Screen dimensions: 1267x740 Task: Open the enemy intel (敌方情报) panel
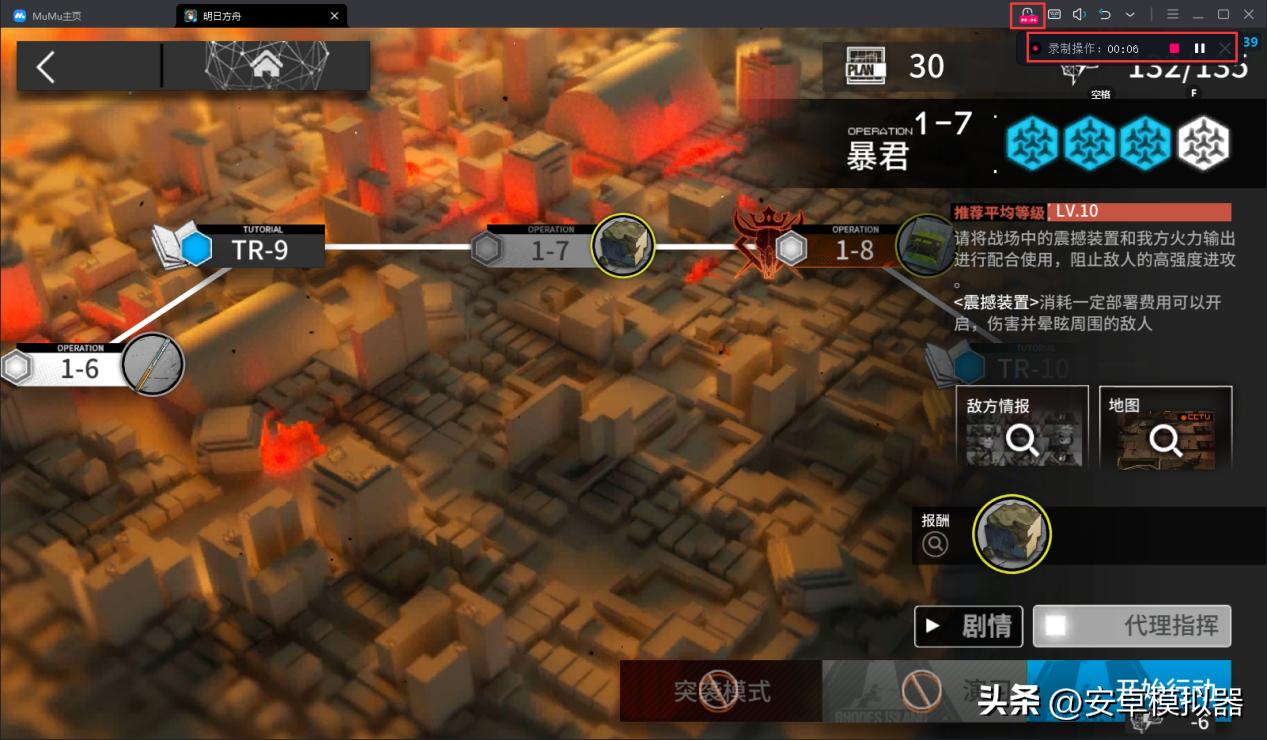pyautogui.click(x=1022, y=427)
